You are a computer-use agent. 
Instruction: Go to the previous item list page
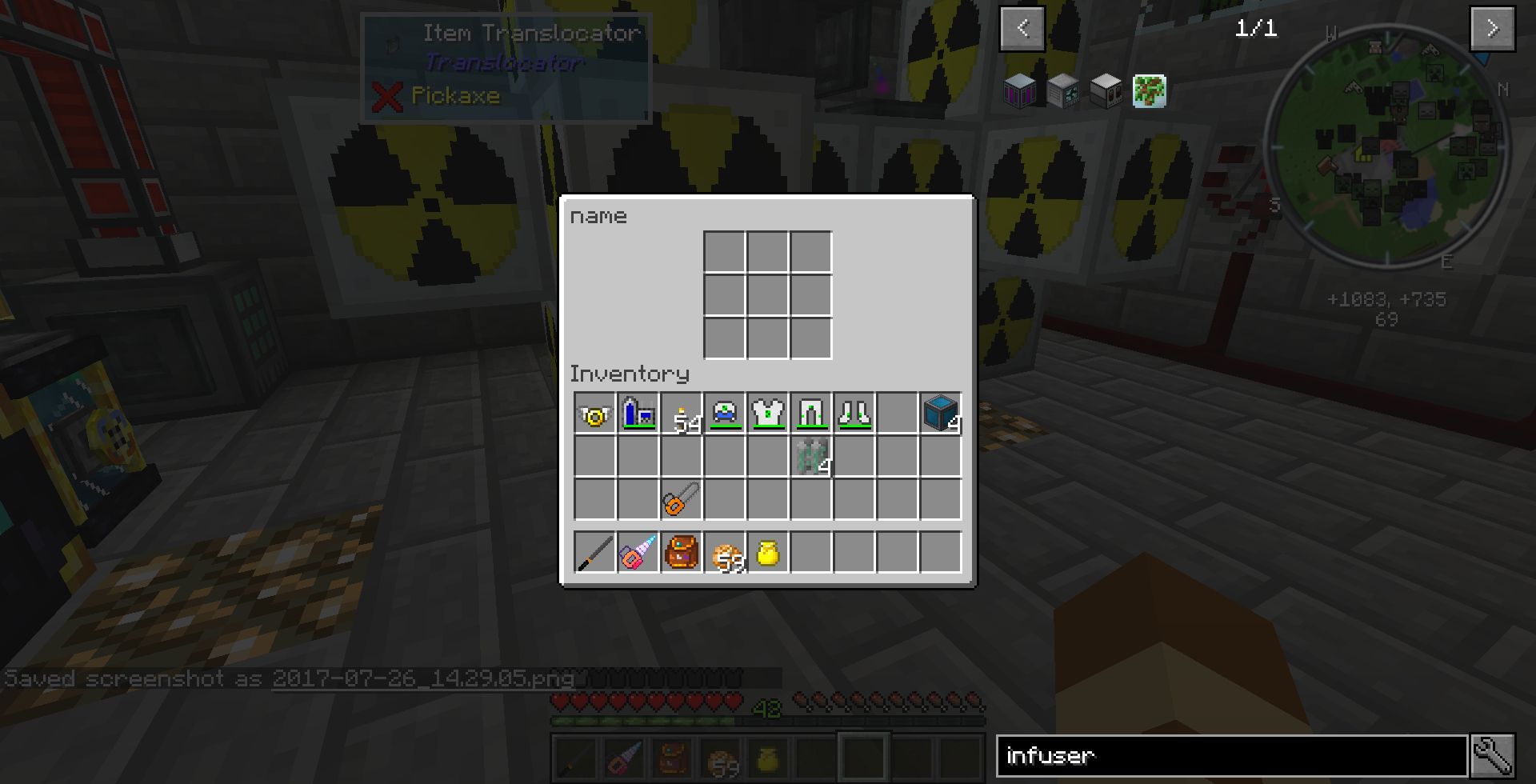1022,29
